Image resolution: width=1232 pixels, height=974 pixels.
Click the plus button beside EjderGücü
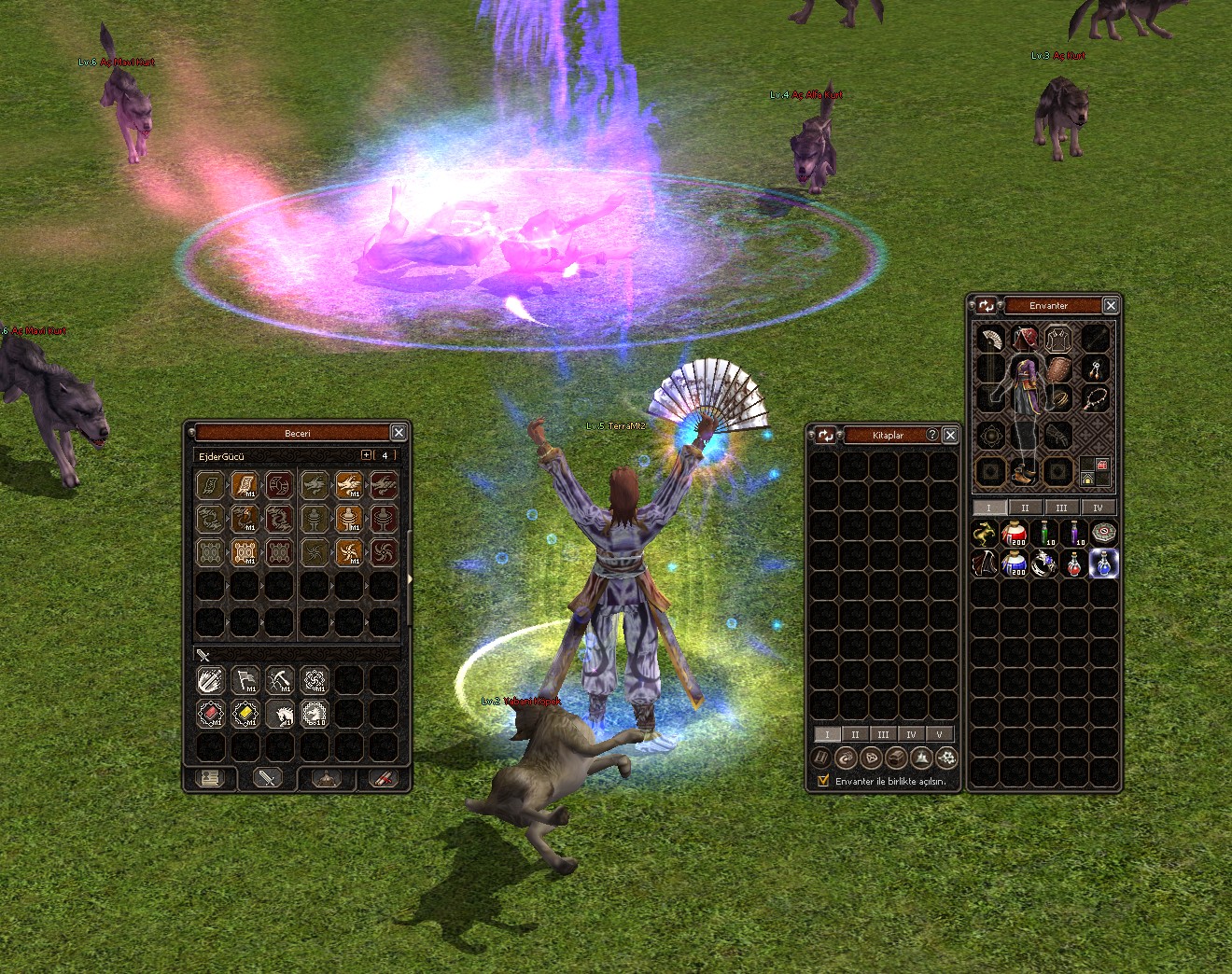point(366,455)
